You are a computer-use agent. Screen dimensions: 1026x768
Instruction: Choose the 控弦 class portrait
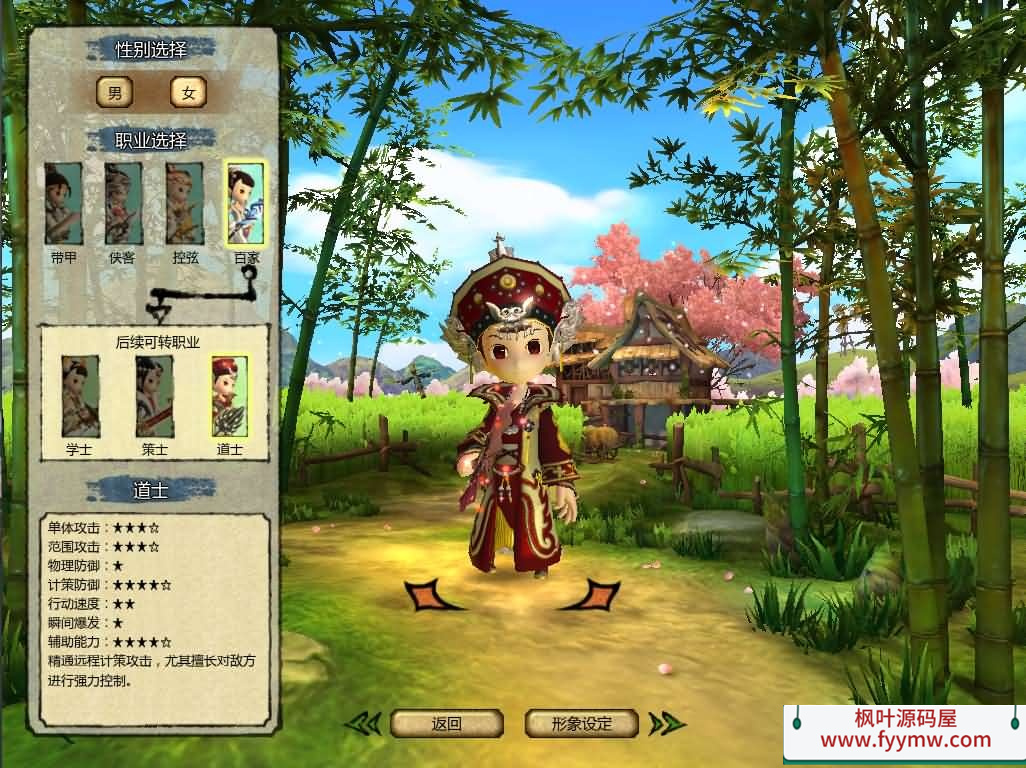tap(184, 204)
